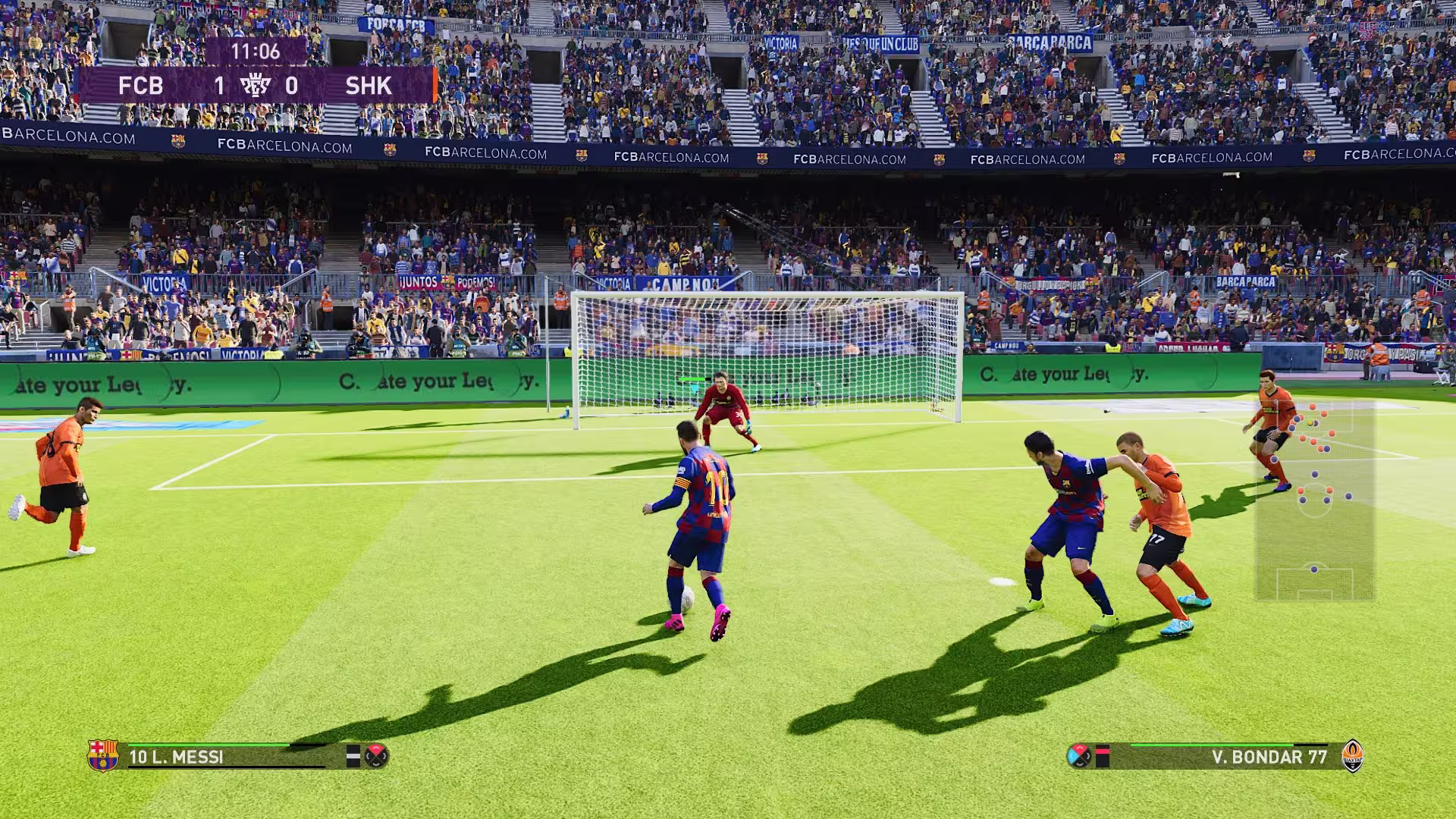The image size is (1456, 819).
Task: Click the L. Messi player name panel
Action: tap(227, 757)
